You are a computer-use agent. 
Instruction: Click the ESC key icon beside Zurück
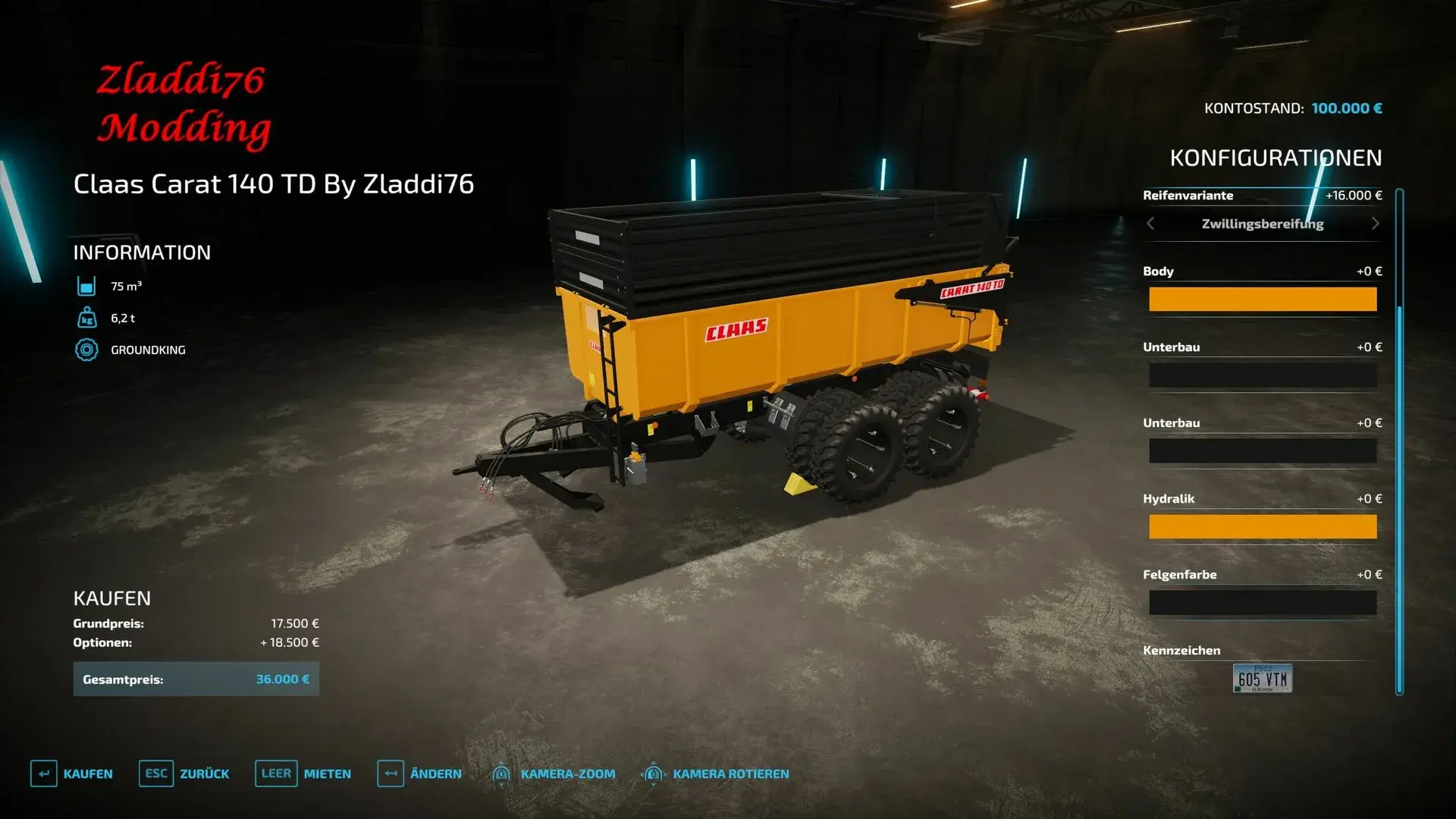click(155, 773)
